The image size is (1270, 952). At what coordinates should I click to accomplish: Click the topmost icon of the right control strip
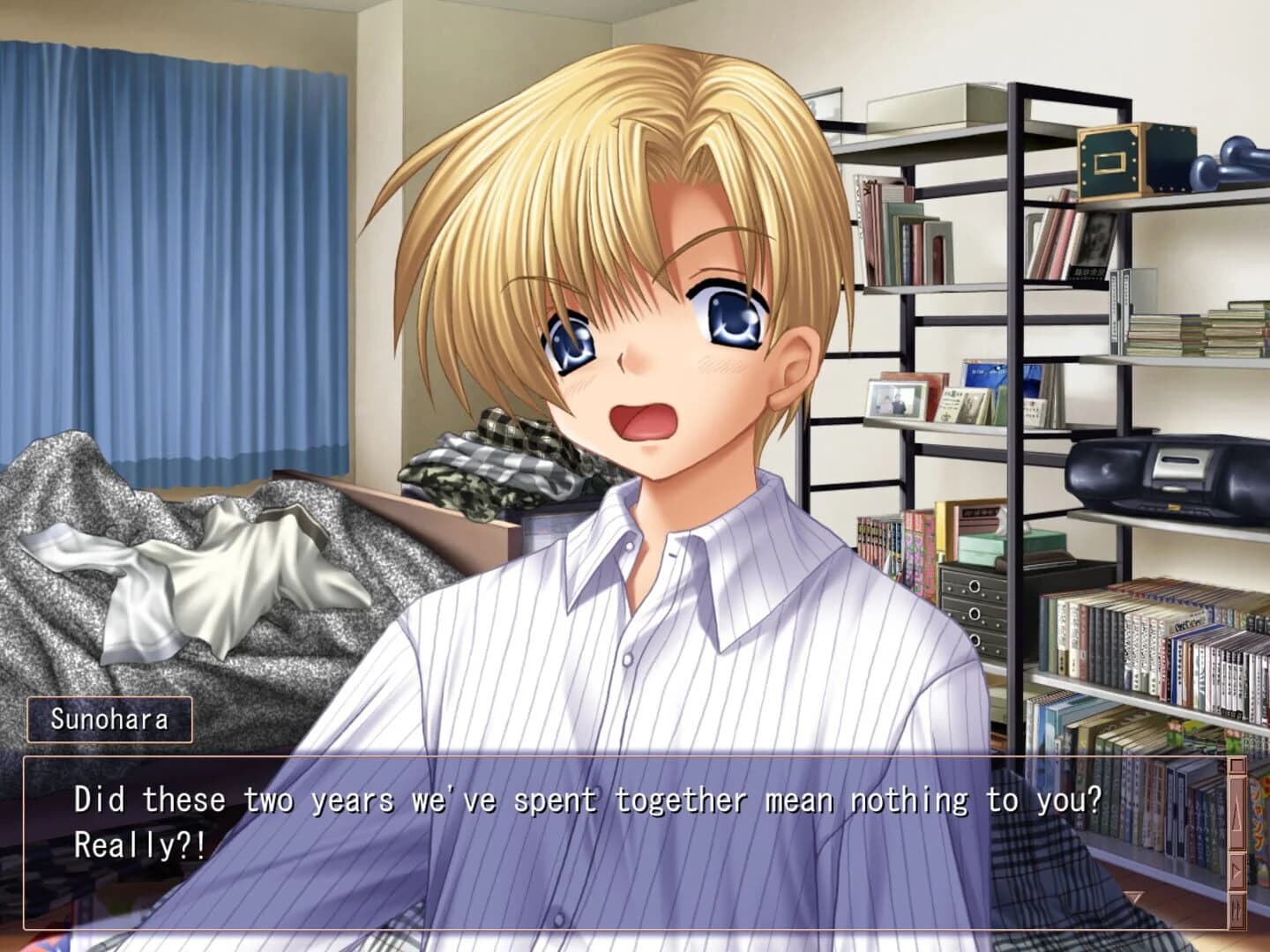point(1236,765)
